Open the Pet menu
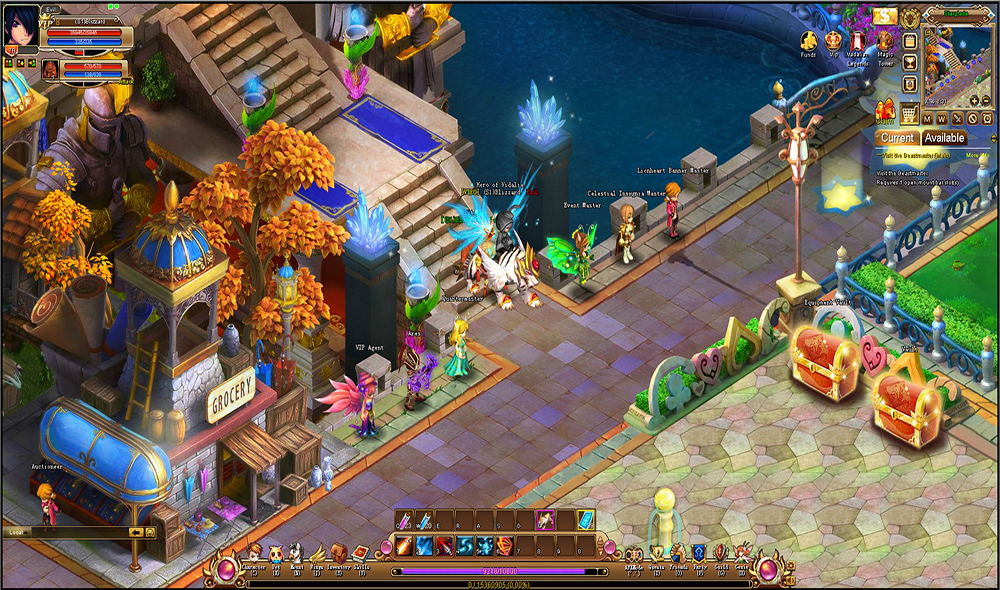 276,553
